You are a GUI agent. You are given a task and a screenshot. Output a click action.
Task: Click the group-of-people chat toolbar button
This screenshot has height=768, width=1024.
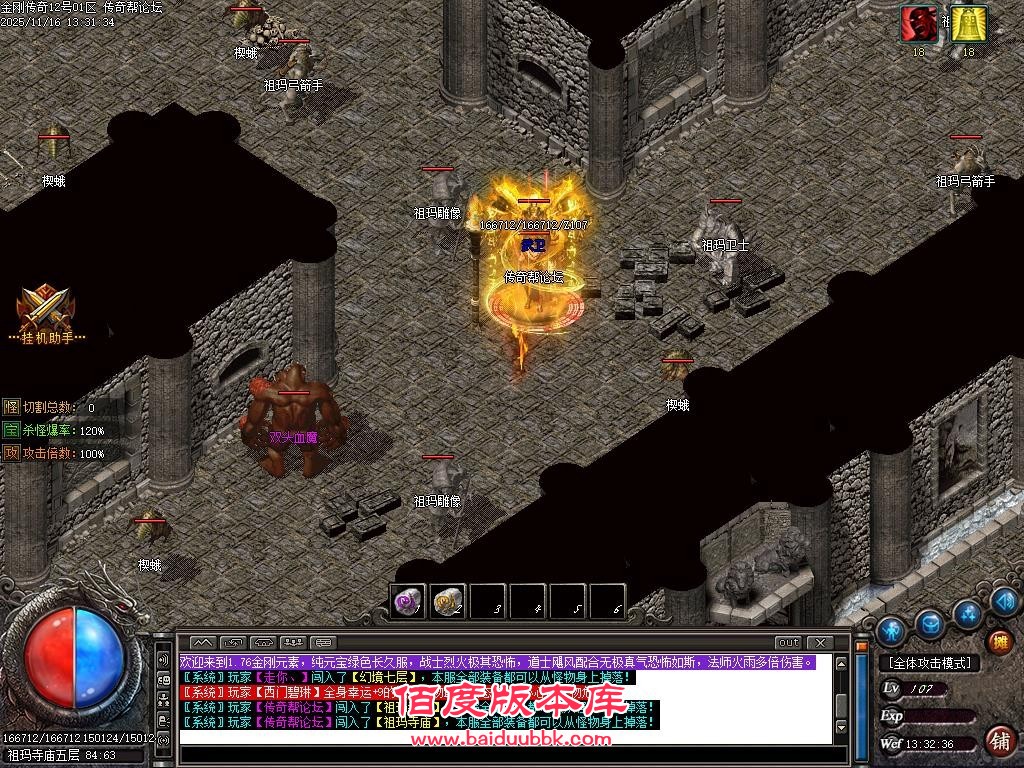[x=293, y=642]
